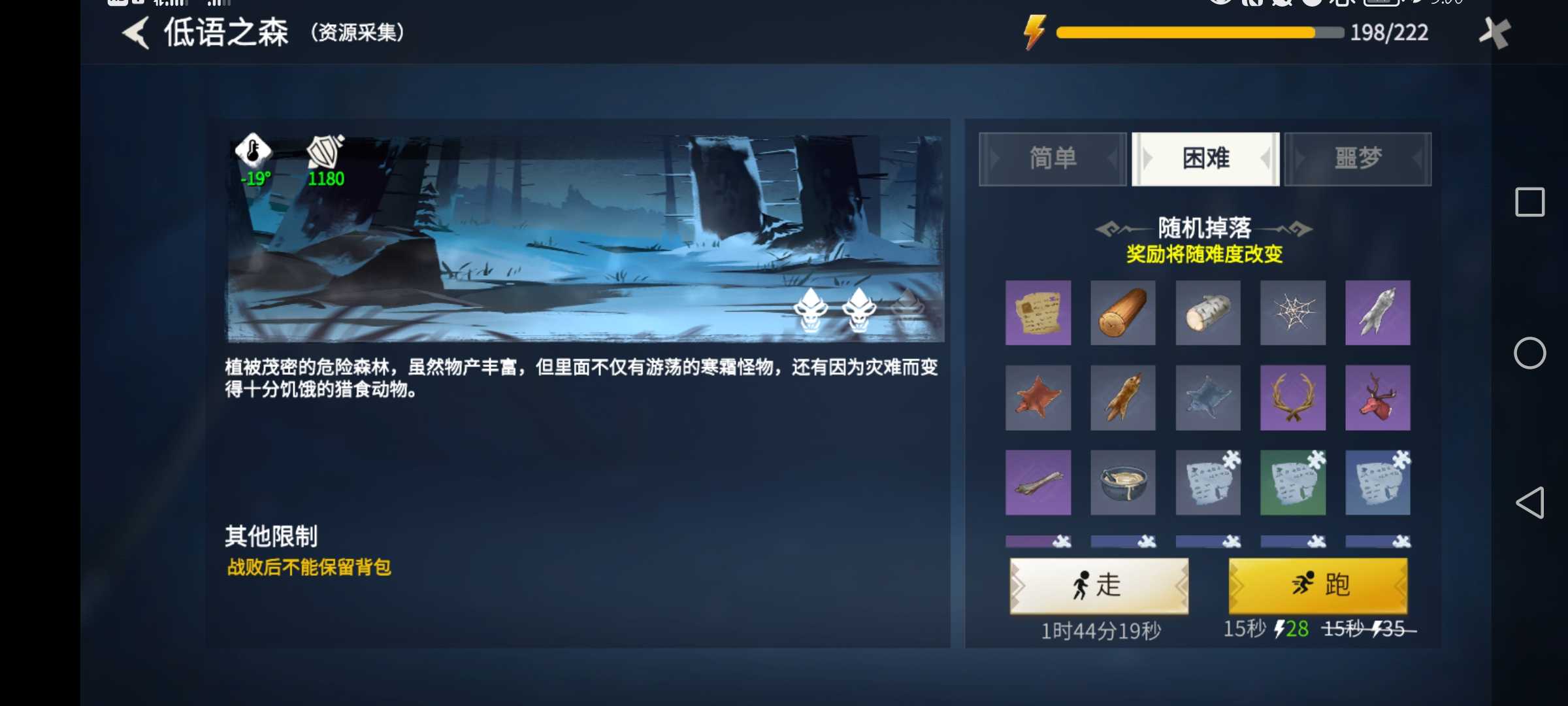Tap the scroll letter drop item

coord(1038,314)
